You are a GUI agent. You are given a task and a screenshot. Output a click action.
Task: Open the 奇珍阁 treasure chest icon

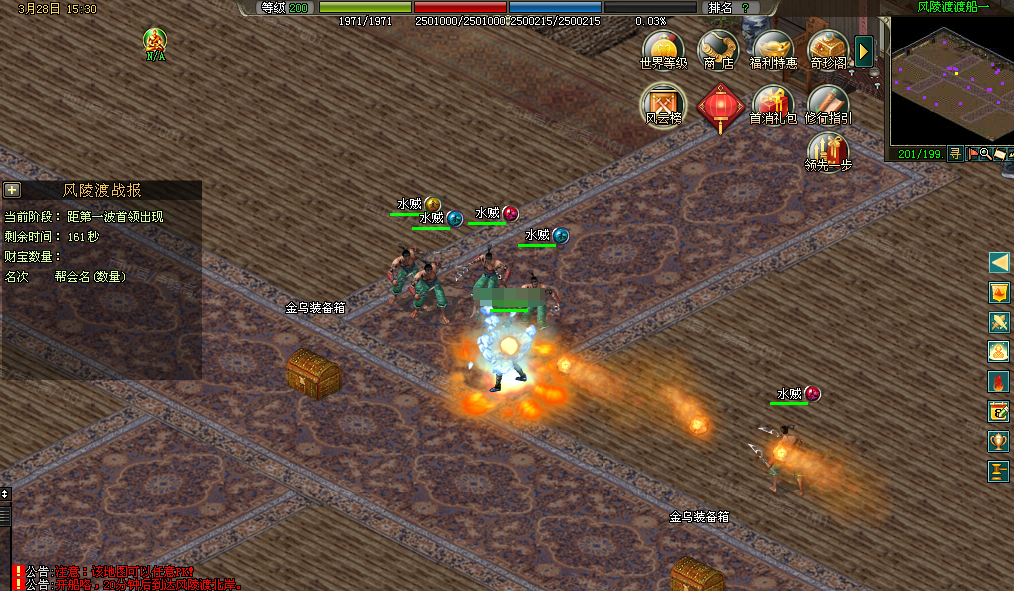point(828,48)
